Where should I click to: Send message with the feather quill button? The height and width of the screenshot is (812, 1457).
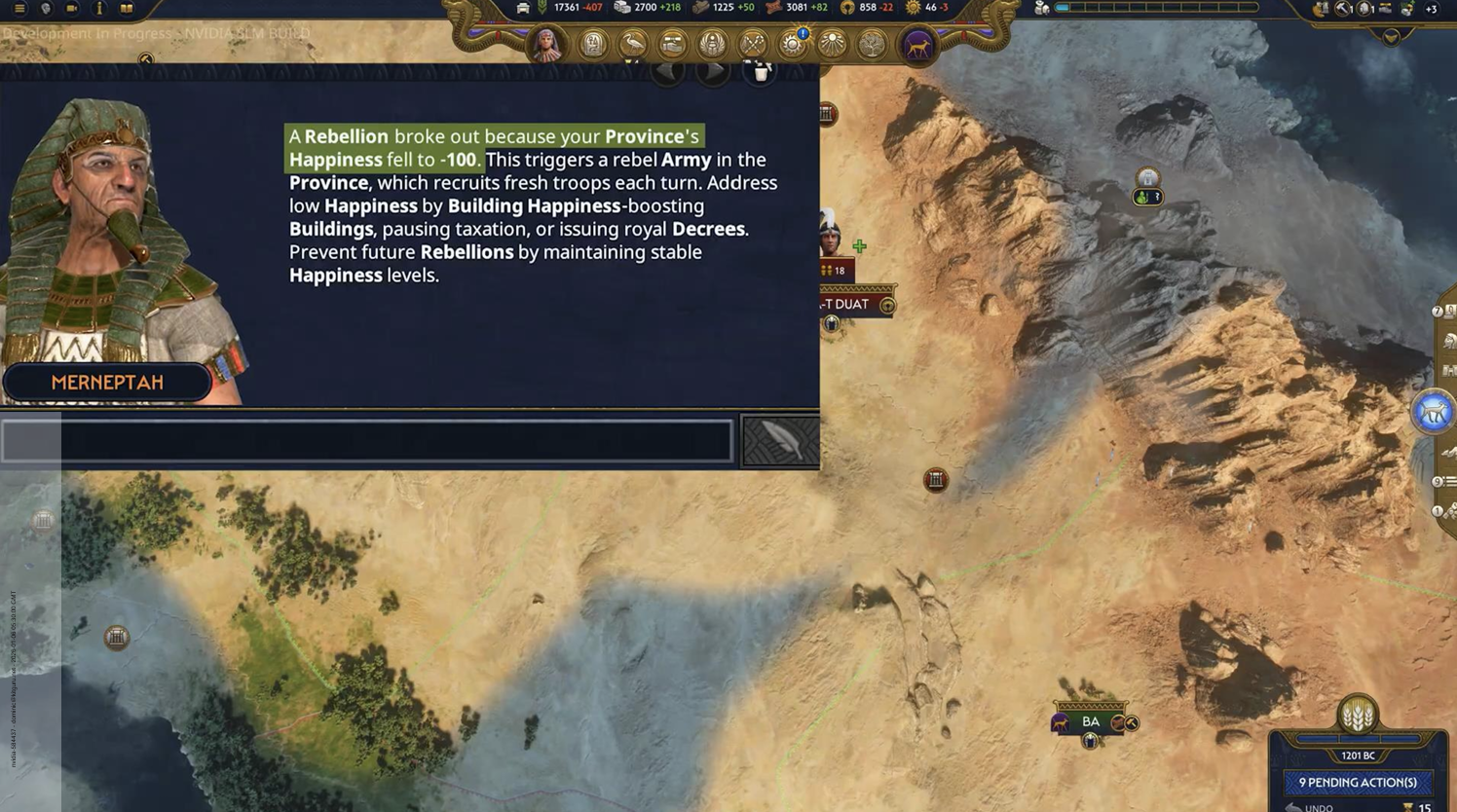pos(780,441)
